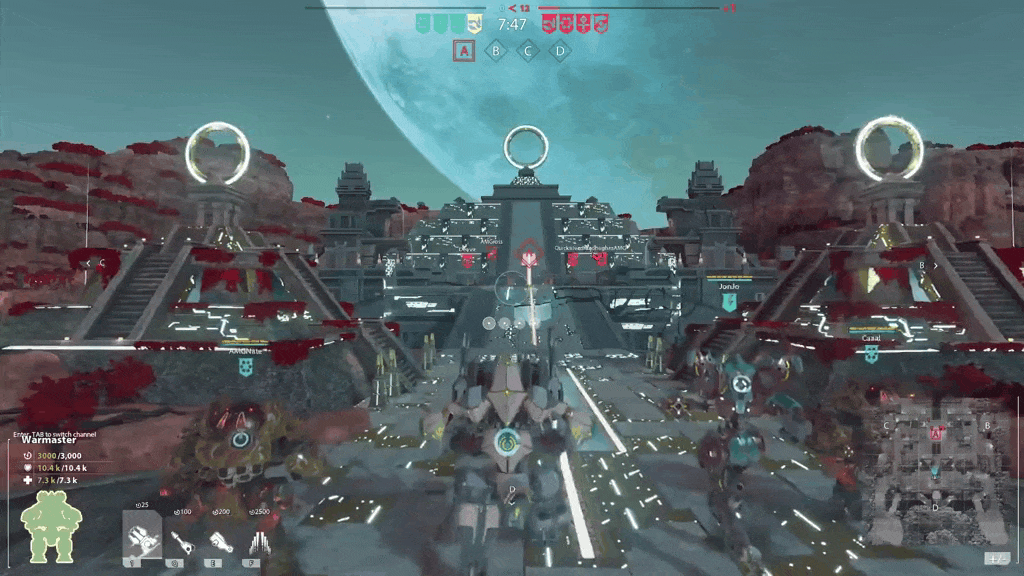Click the first red enemy team badge
The image size is (1024, 576).
[x=549, y=23]
